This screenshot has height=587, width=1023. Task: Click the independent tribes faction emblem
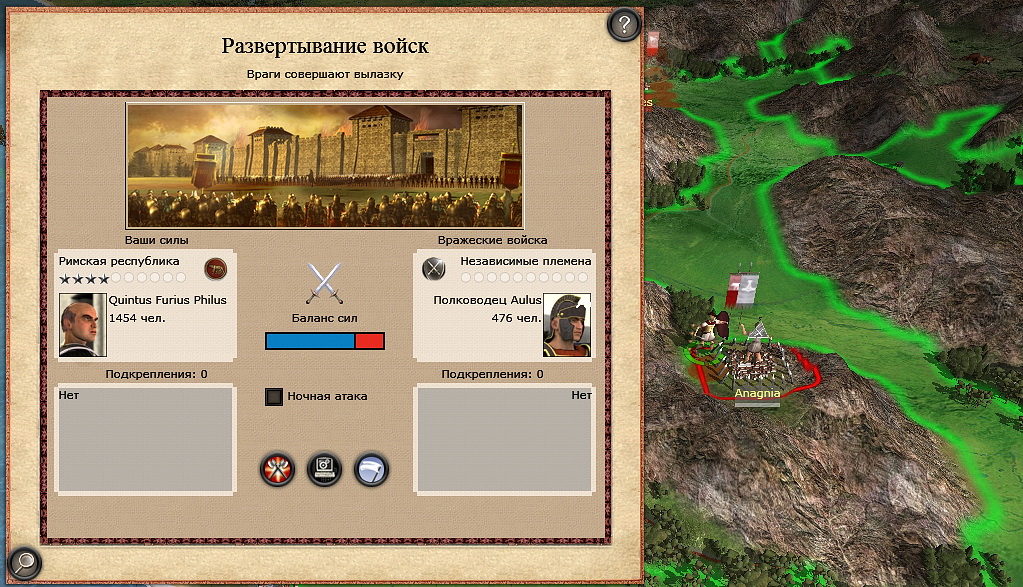point(433,268)
